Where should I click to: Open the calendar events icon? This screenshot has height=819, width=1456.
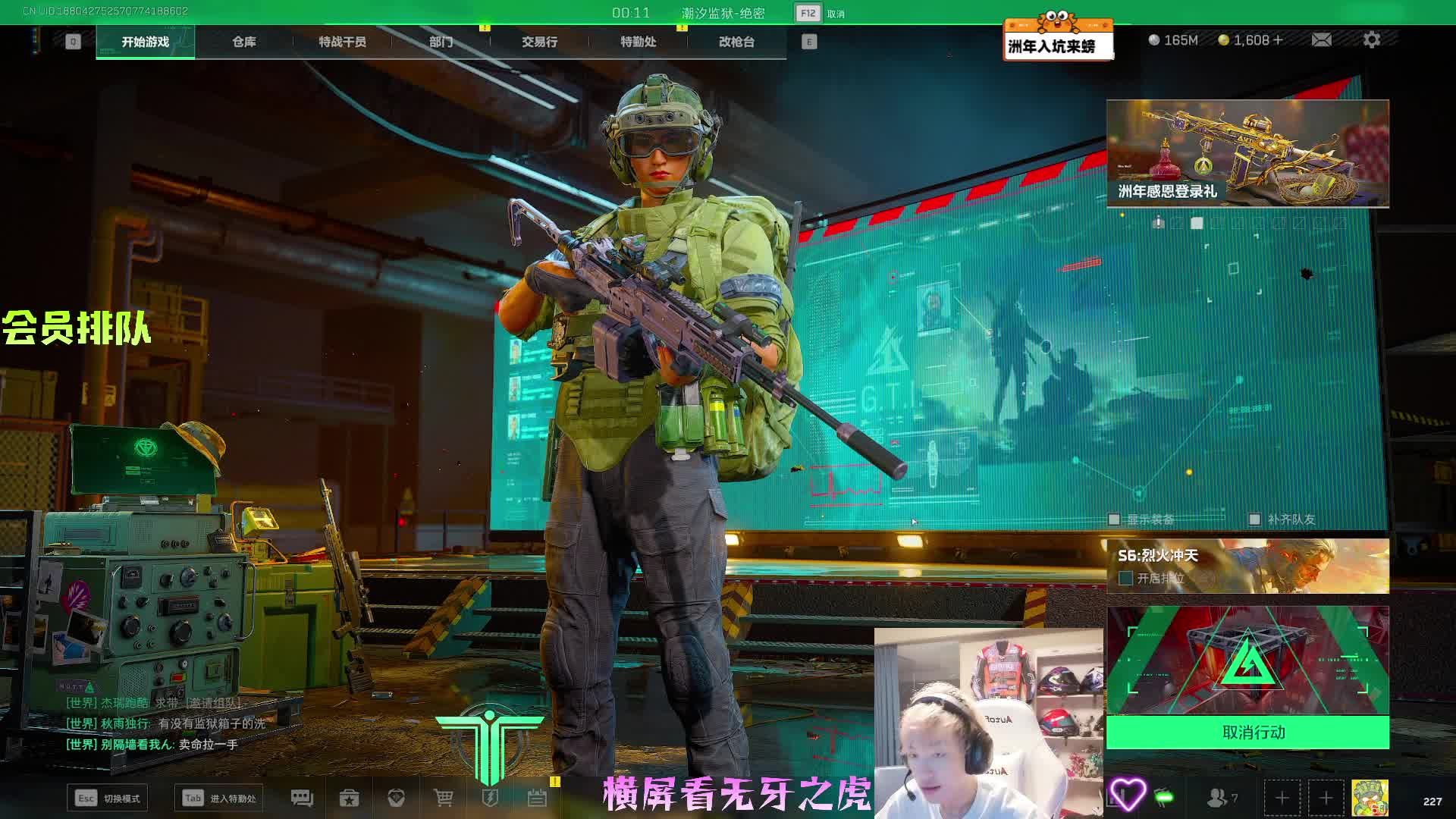[x=537, y=798]
